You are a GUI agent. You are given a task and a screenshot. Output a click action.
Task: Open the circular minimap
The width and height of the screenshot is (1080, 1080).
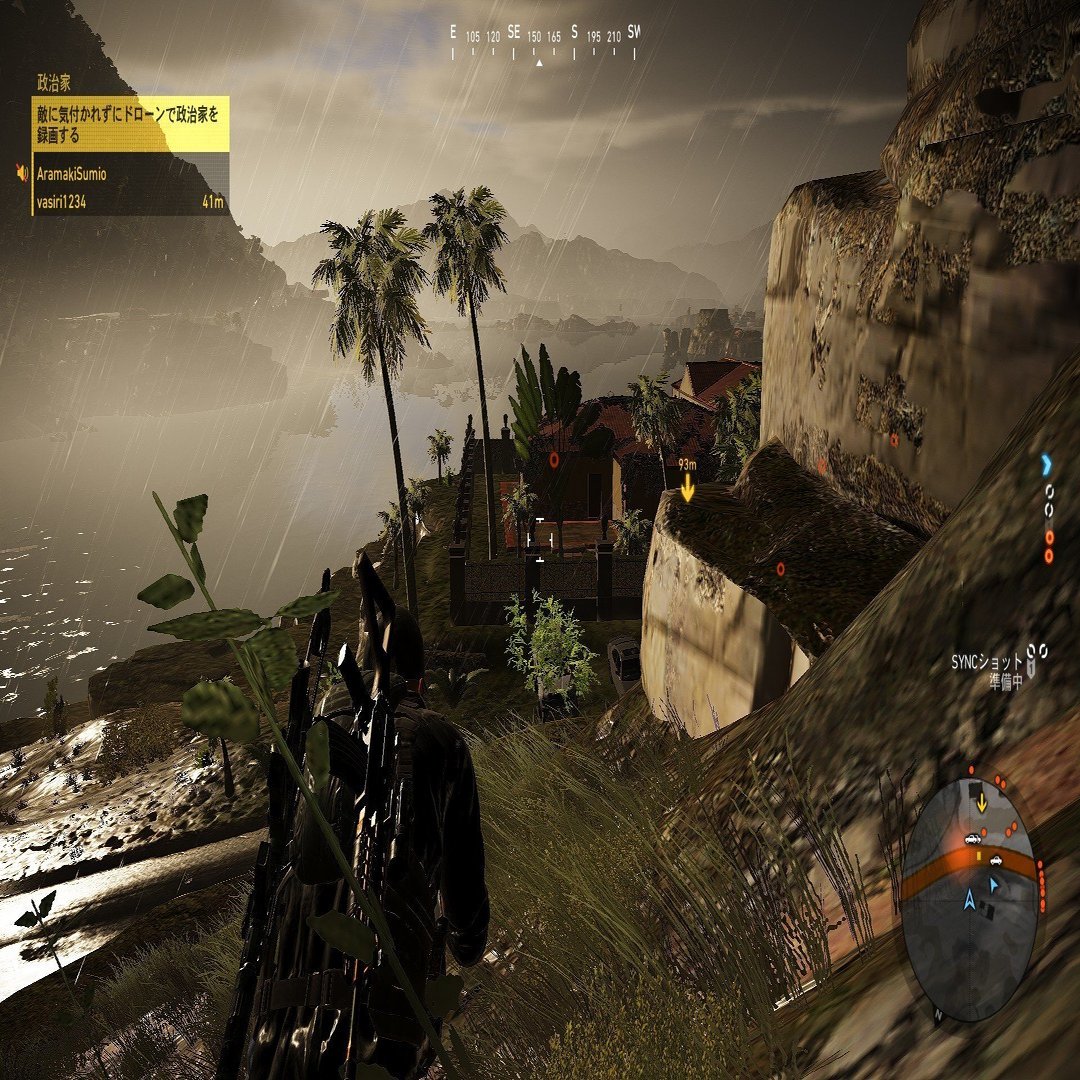(970, 895)
